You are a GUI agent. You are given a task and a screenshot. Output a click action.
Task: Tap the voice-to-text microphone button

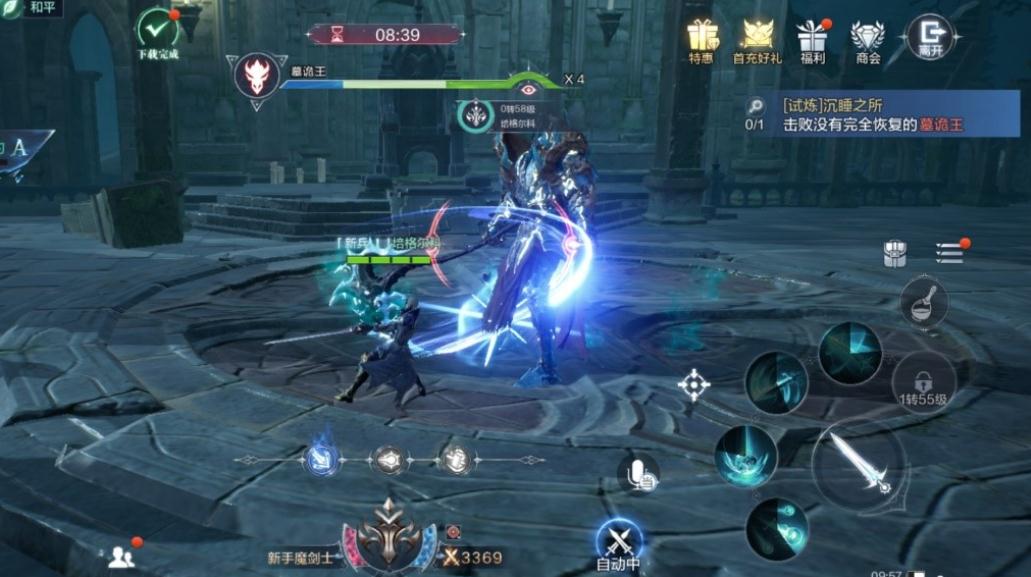click(638, 473)
